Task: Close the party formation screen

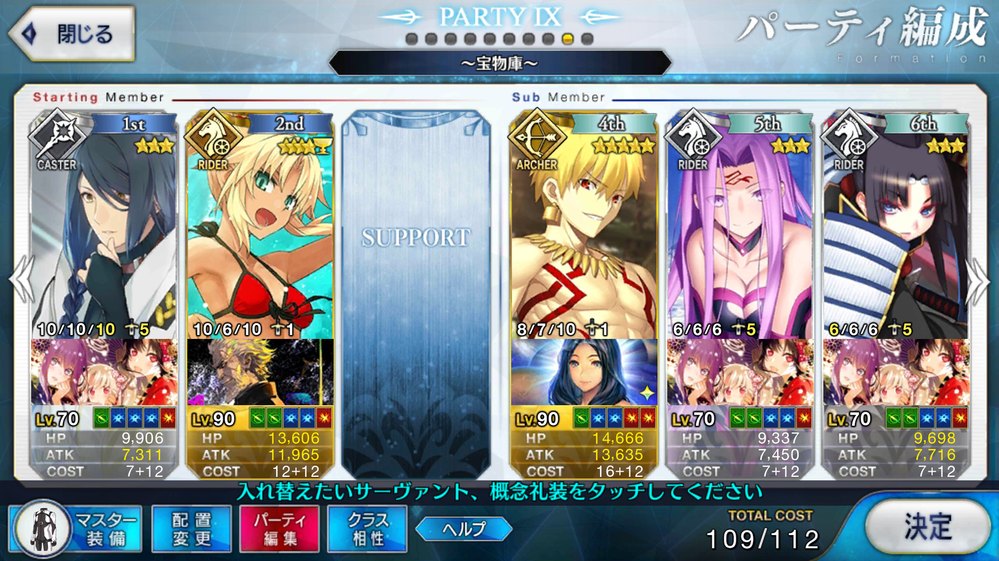Action: coord(72,33)
